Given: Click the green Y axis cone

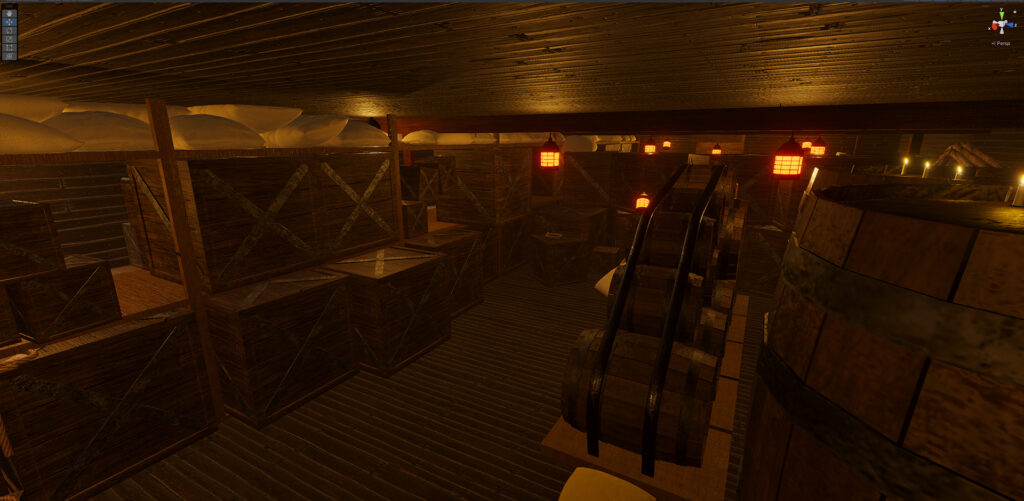Looking at the screenshot, I should pos(1001,13).
